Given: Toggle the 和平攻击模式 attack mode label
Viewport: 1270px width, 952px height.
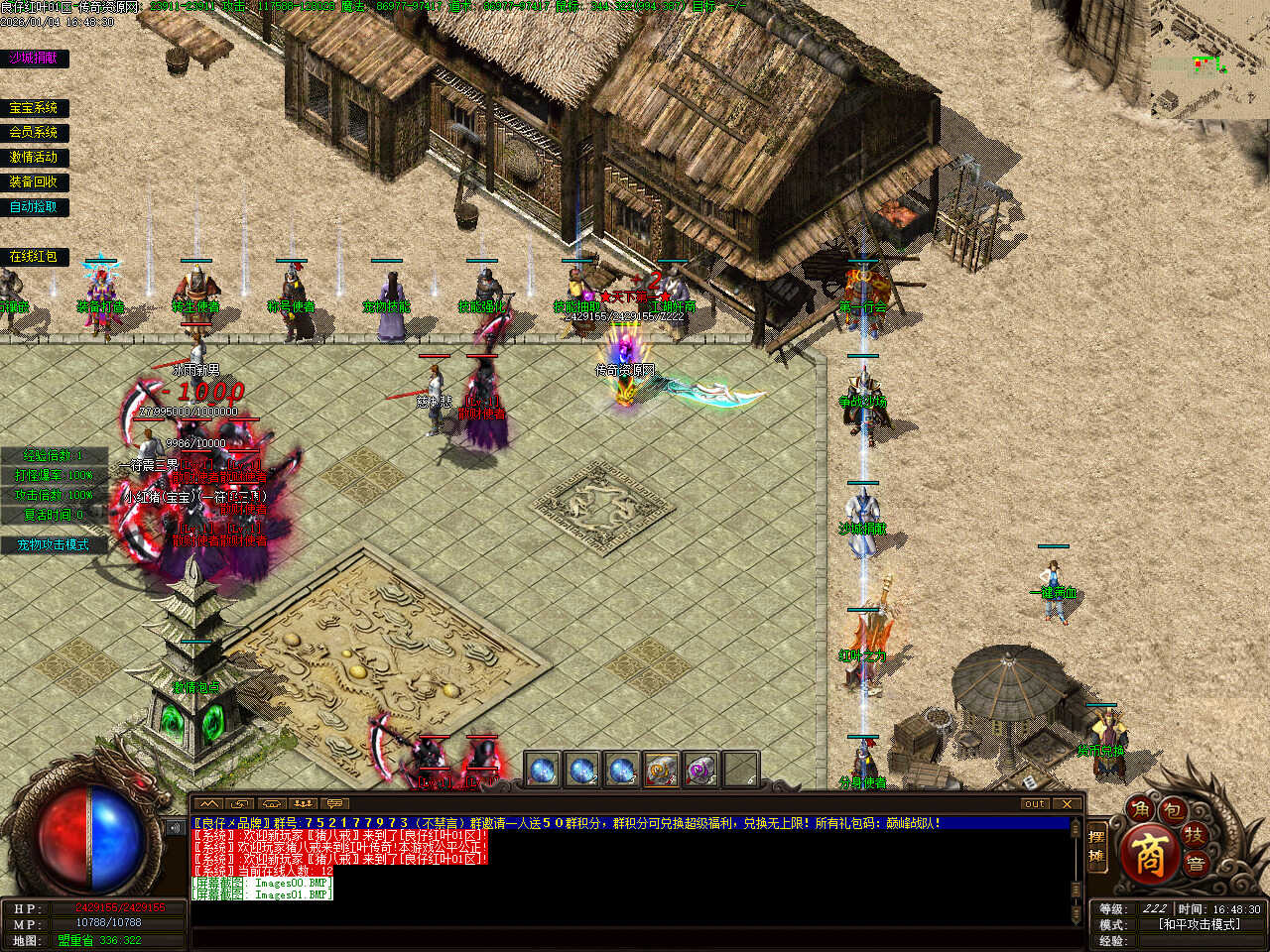Looking at the screenshot, I should (1199, 924).
